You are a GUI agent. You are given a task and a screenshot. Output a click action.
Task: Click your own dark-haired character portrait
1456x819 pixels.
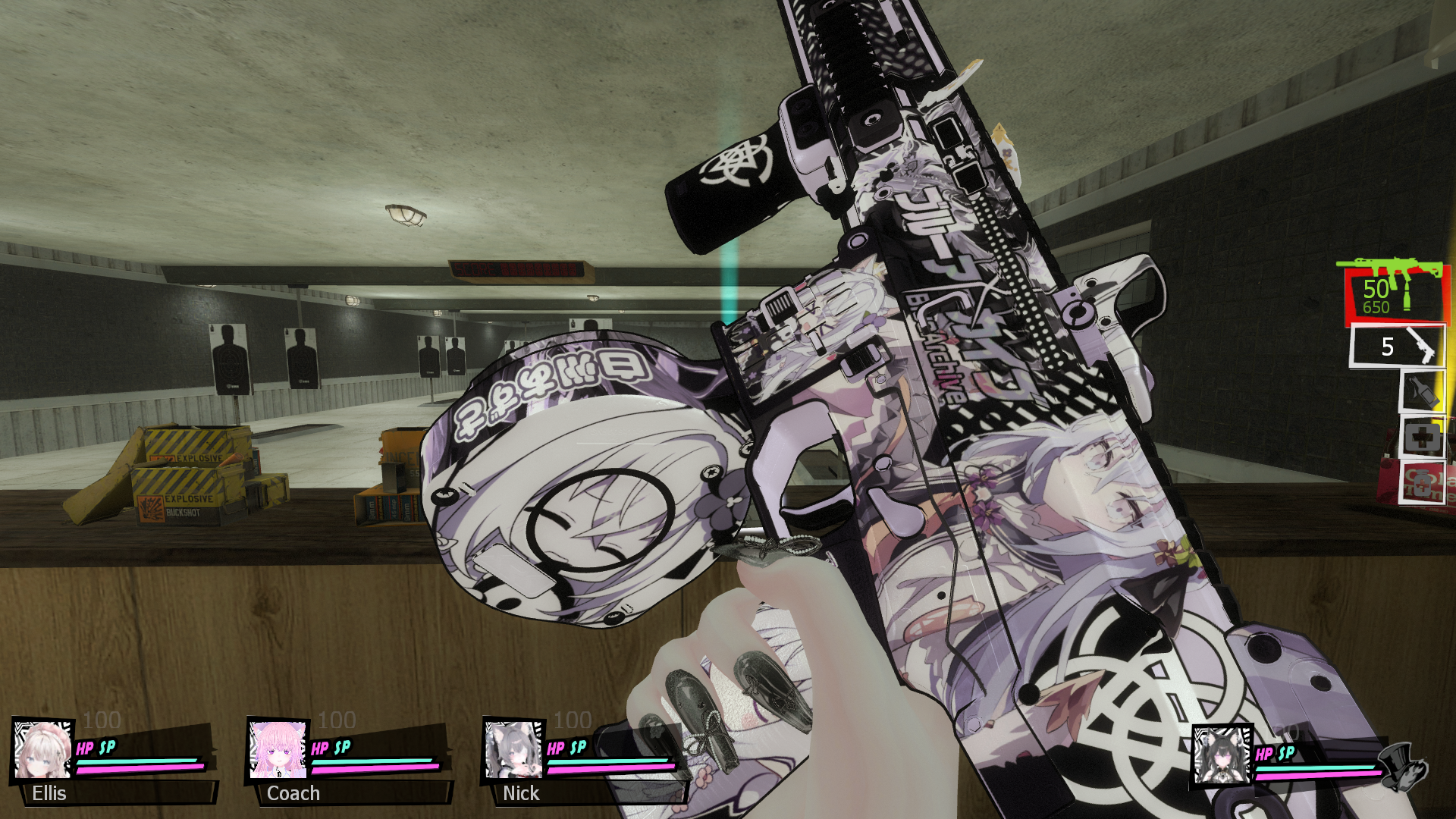point(1222,755)
